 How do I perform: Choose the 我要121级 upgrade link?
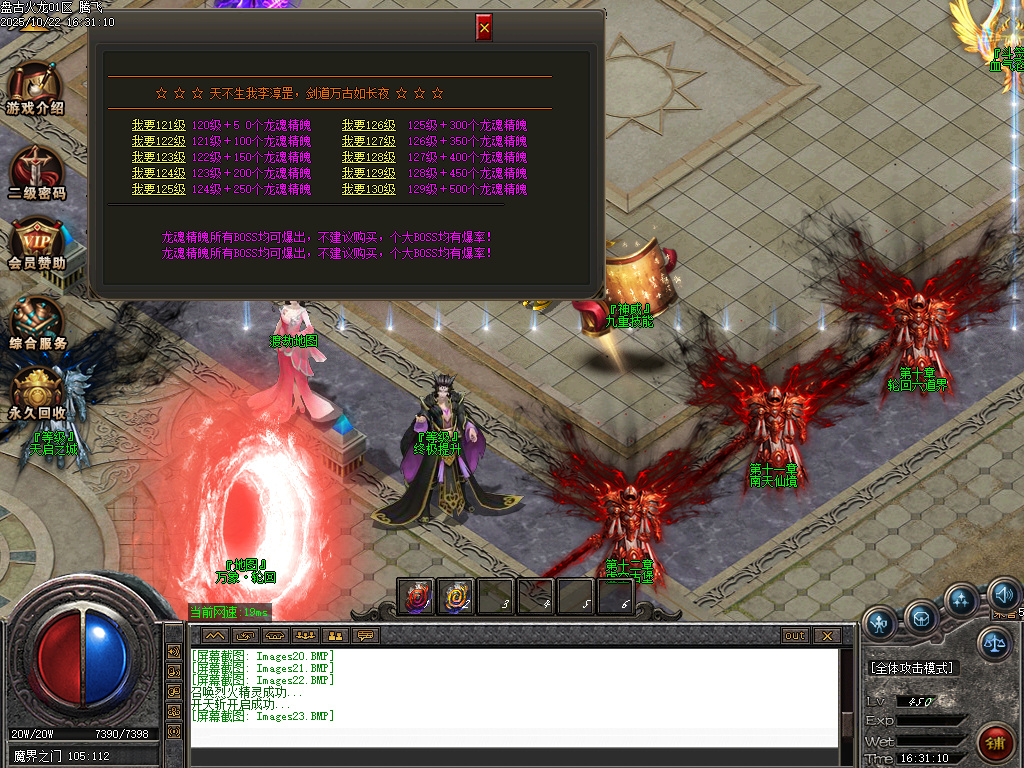(158, 126)
